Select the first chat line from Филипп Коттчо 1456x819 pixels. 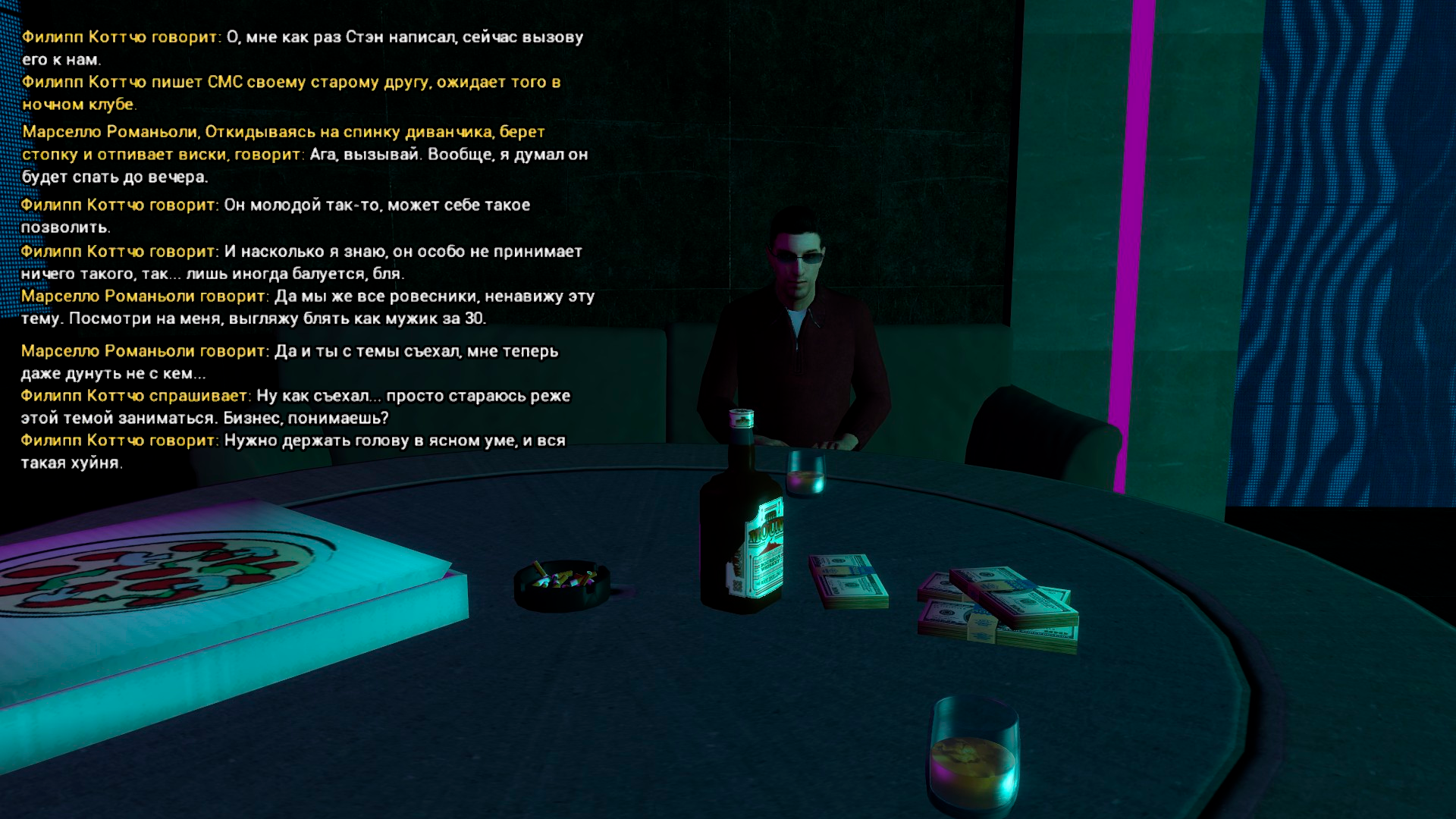tap(303, 34)
